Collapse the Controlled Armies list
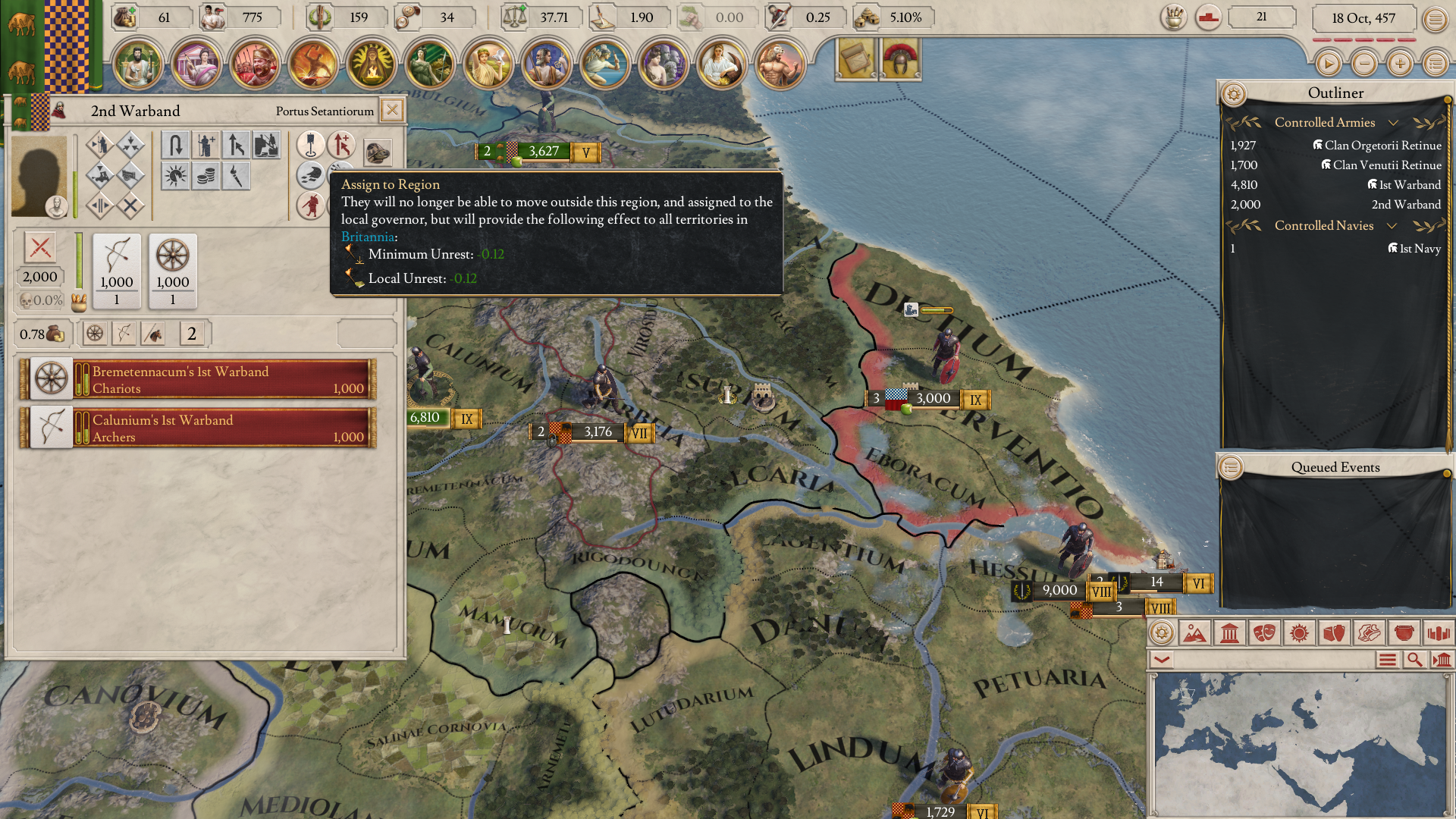Screen dimensions: 1456x819 (x=1394, y=122)
